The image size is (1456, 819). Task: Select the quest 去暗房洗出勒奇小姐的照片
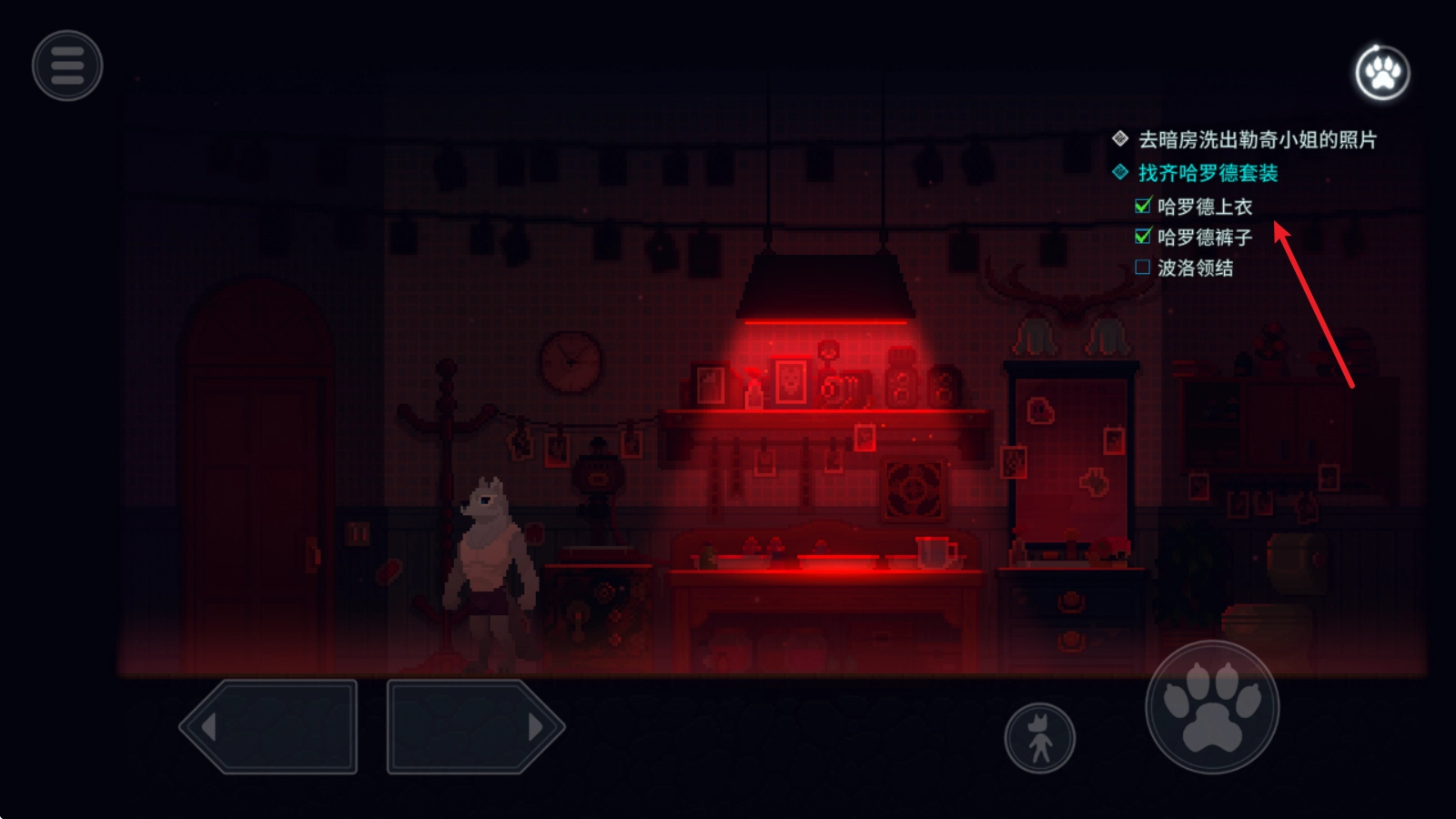(1256, 140)
